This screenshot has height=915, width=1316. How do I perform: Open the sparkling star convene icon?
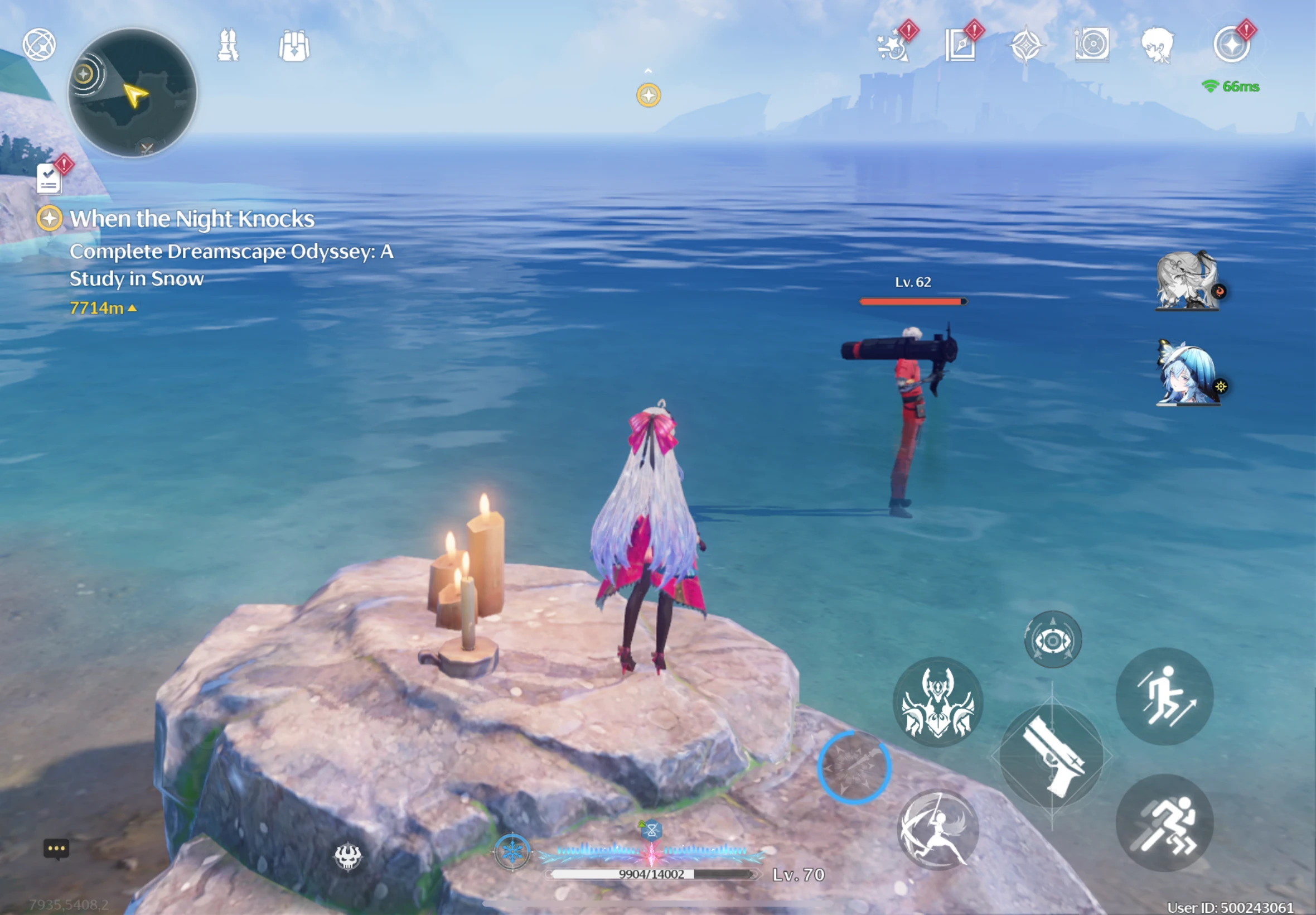pyautogui.click(x=894, y=45)
